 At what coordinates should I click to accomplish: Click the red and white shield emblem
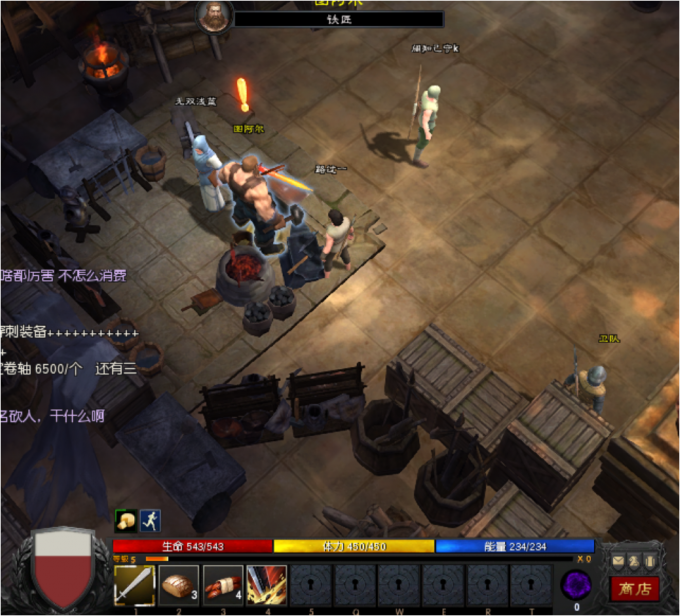62,567
